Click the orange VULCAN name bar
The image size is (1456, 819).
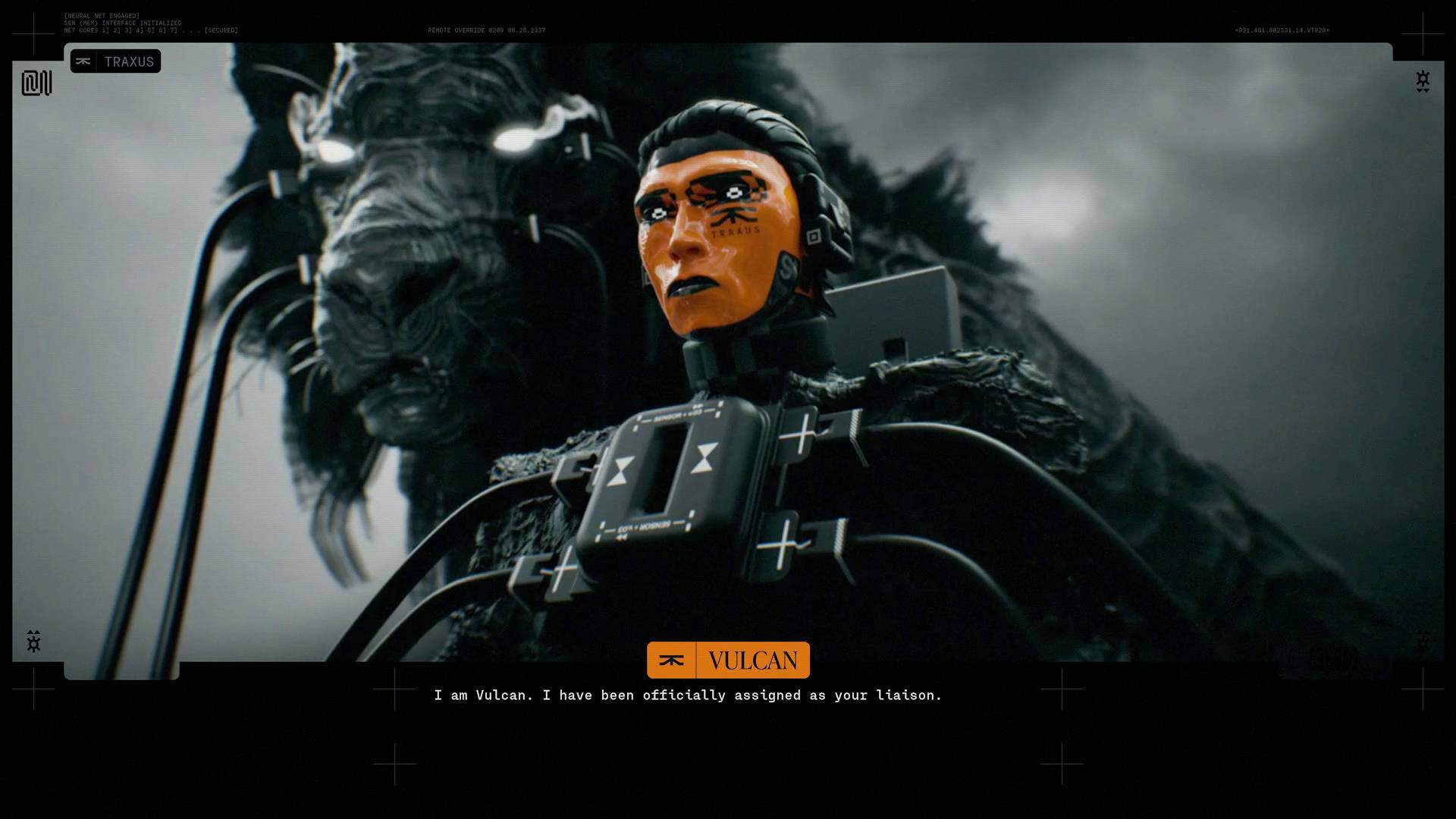click(754, 660)
